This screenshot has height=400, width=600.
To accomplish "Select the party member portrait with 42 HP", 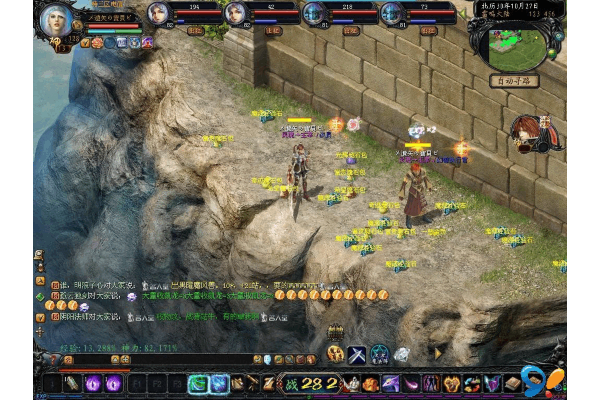I will tap(236, 14).
